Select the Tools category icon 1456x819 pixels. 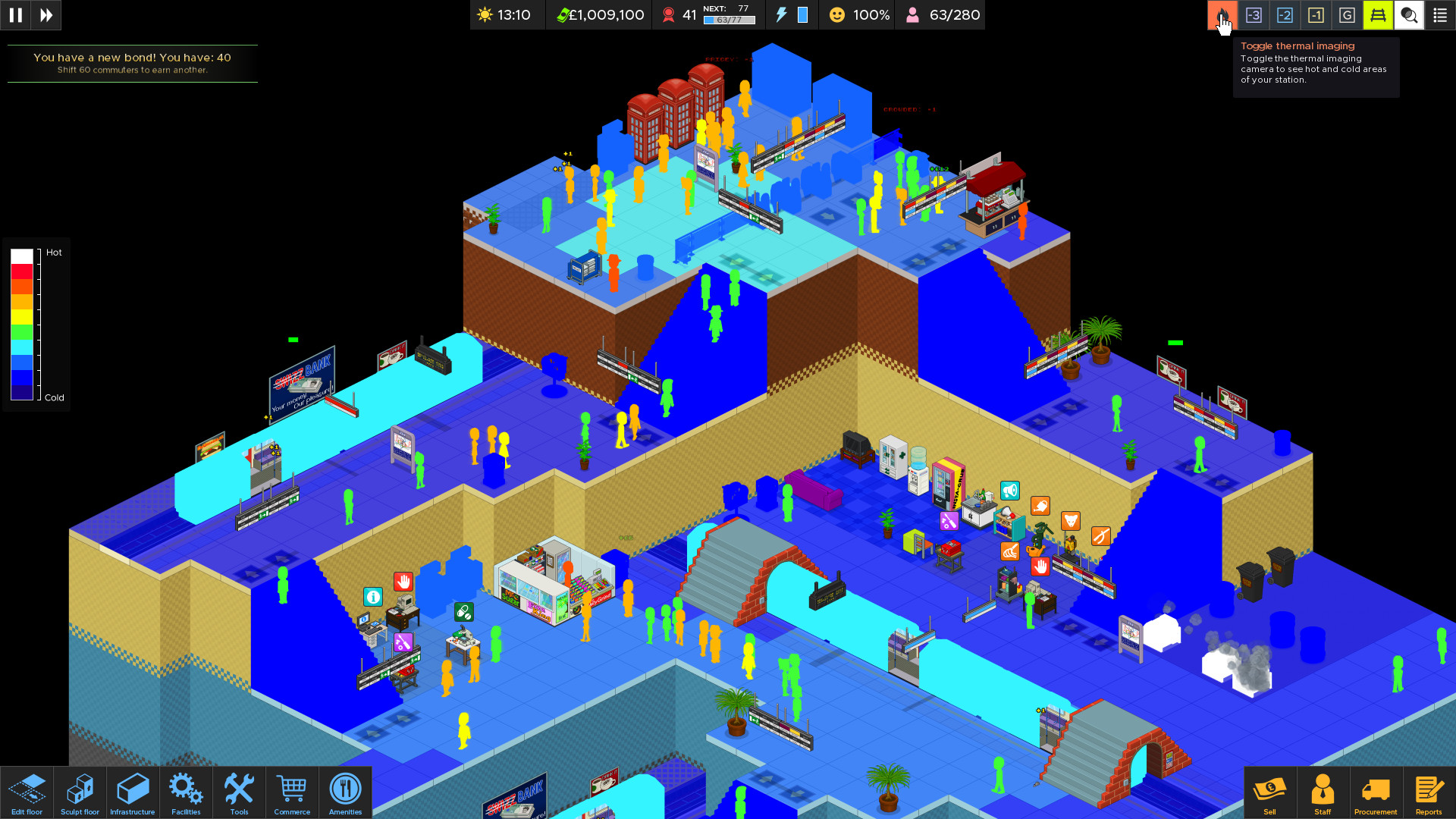[239, 792]
